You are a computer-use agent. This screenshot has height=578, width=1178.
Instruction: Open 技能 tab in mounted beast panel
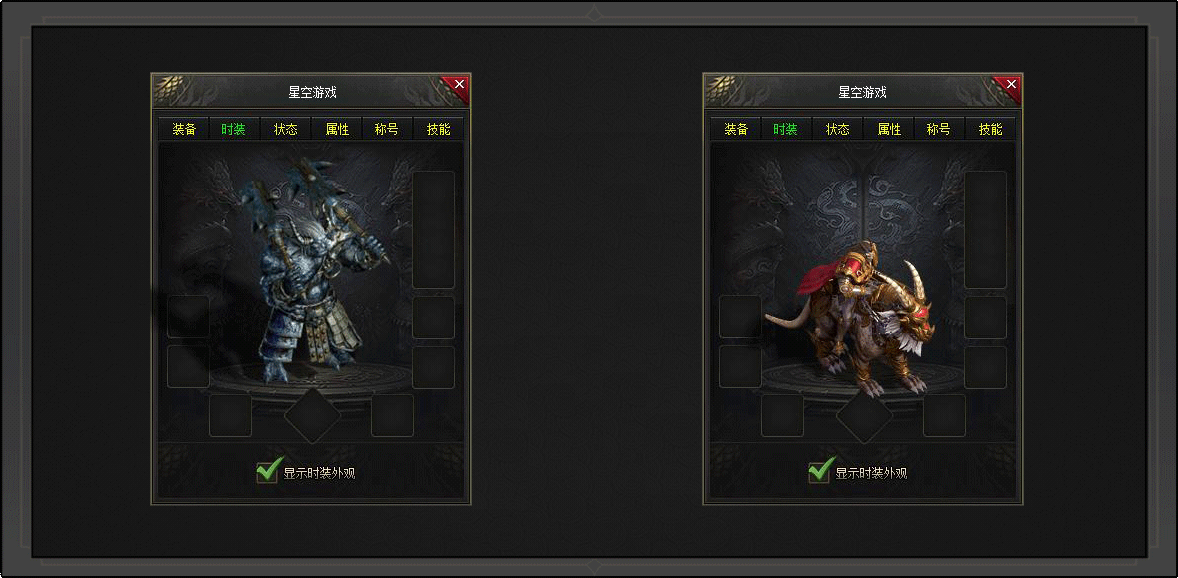point(990,129)
